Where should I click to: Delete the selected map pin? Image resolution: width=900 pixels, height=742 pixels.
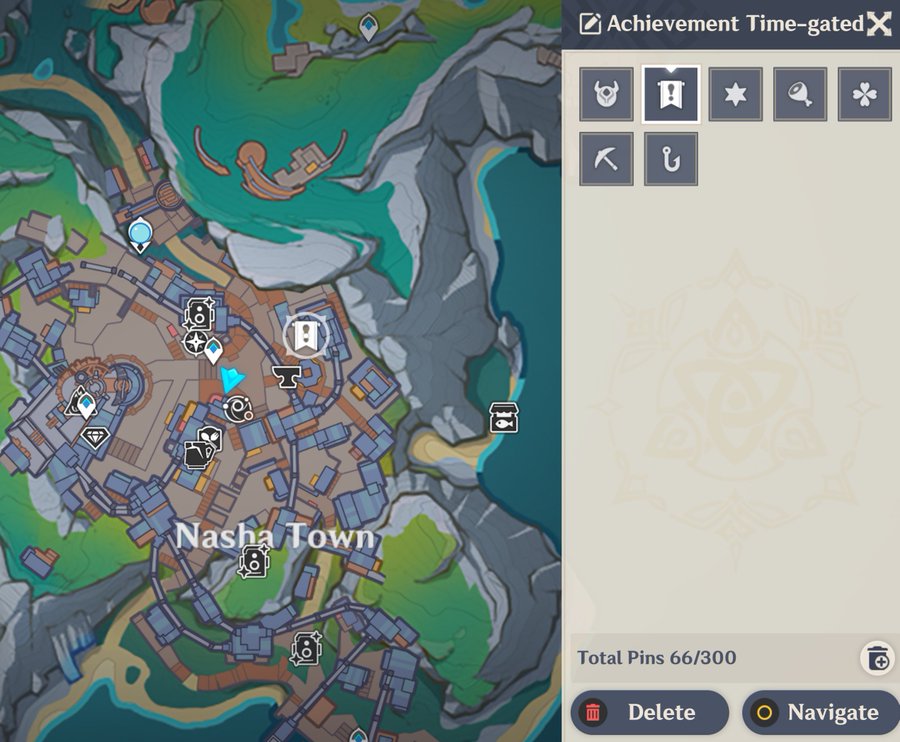[x=649, y=712]
